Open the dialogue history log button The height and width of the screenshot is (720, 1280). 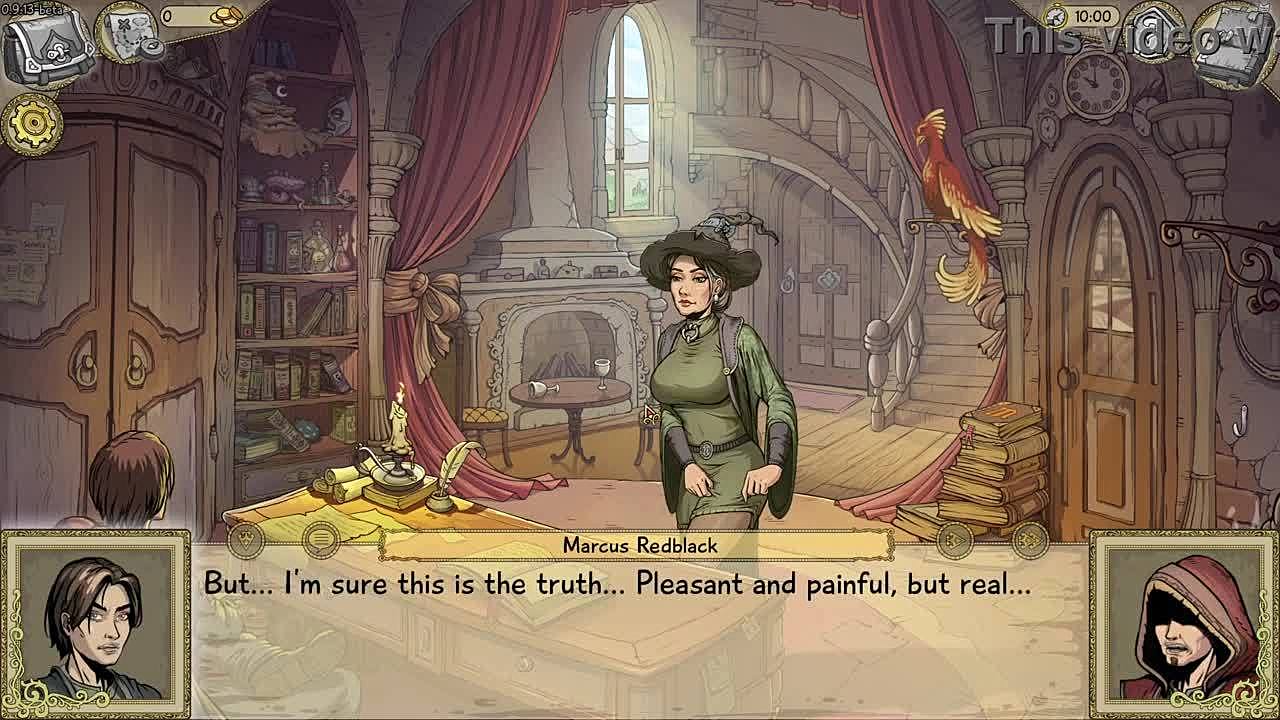click(x=320, y=542)
